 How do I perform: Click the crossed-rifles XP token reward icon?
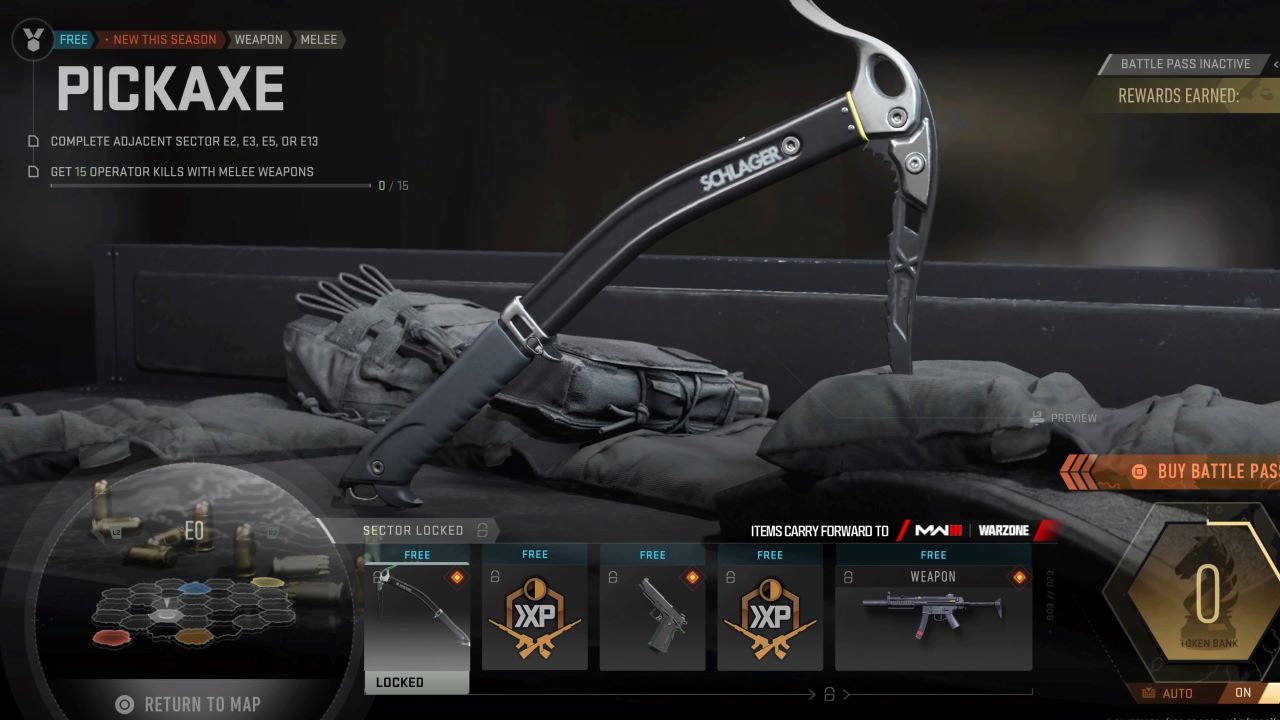pyautogui.click(x=534, y=610)
